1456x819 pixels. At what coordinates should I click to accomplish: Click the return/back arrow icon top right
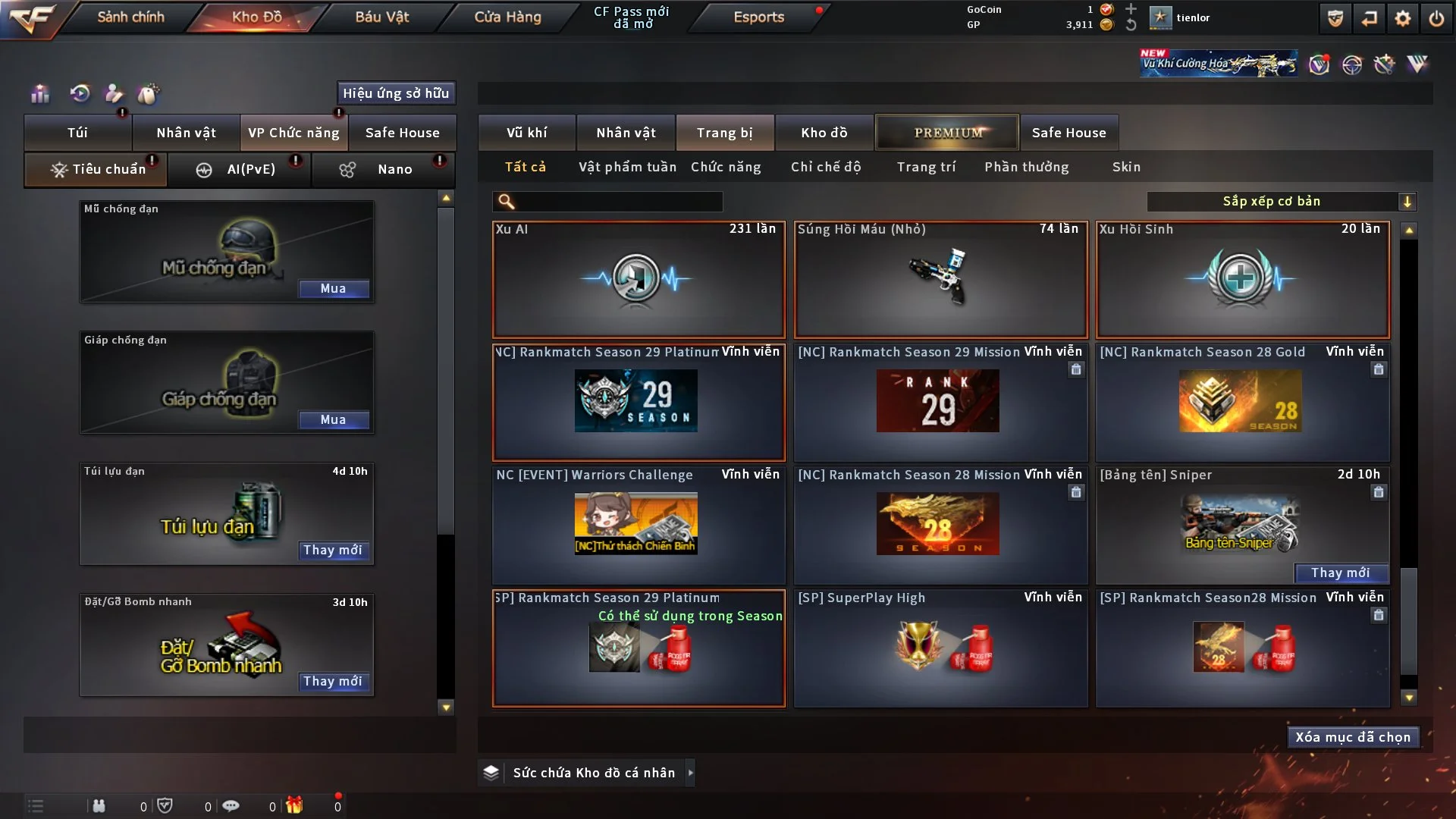[x=1370, y=17]
